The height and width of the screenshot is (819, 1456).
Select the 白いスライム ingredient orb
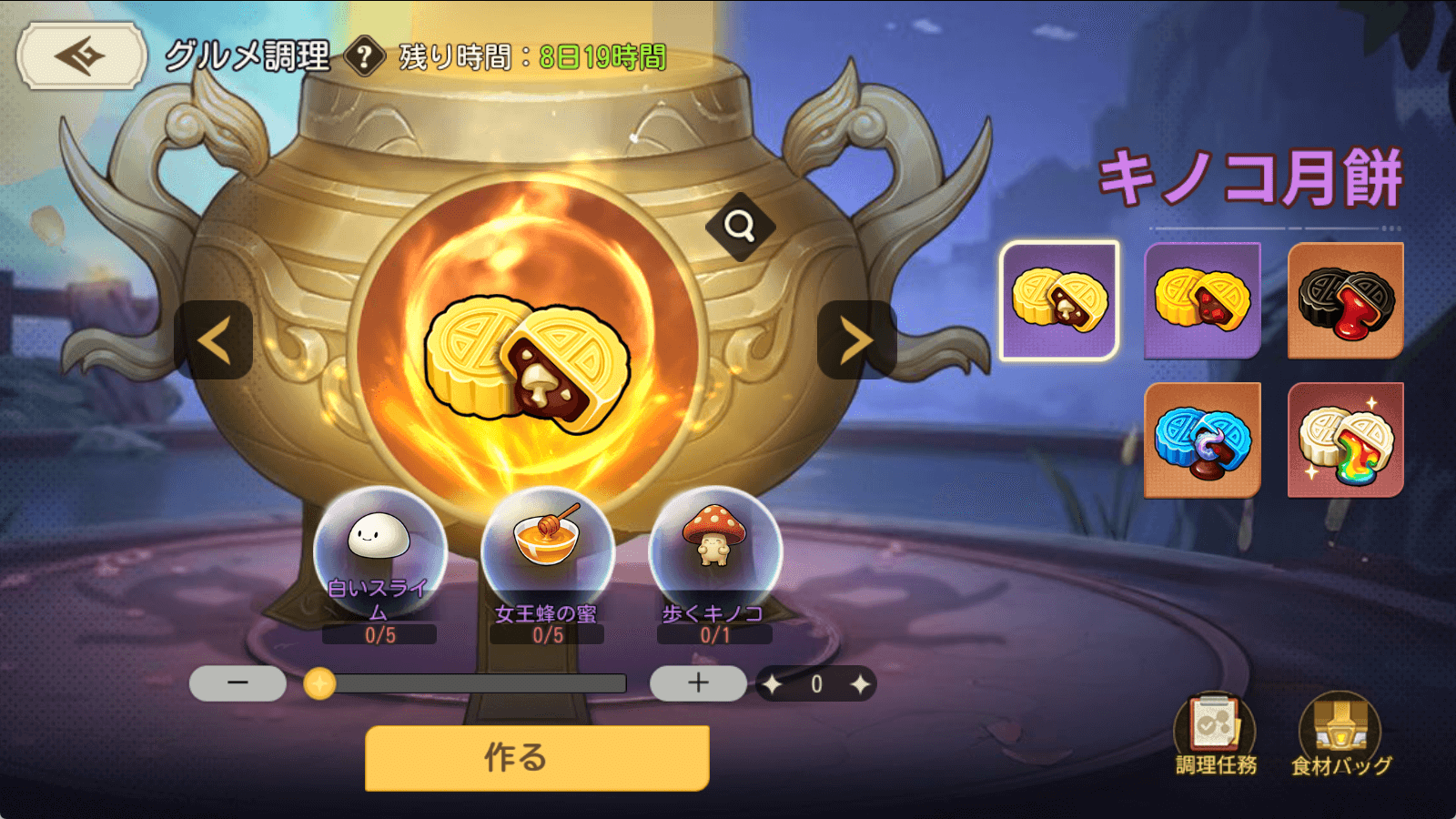coord(379,548)
